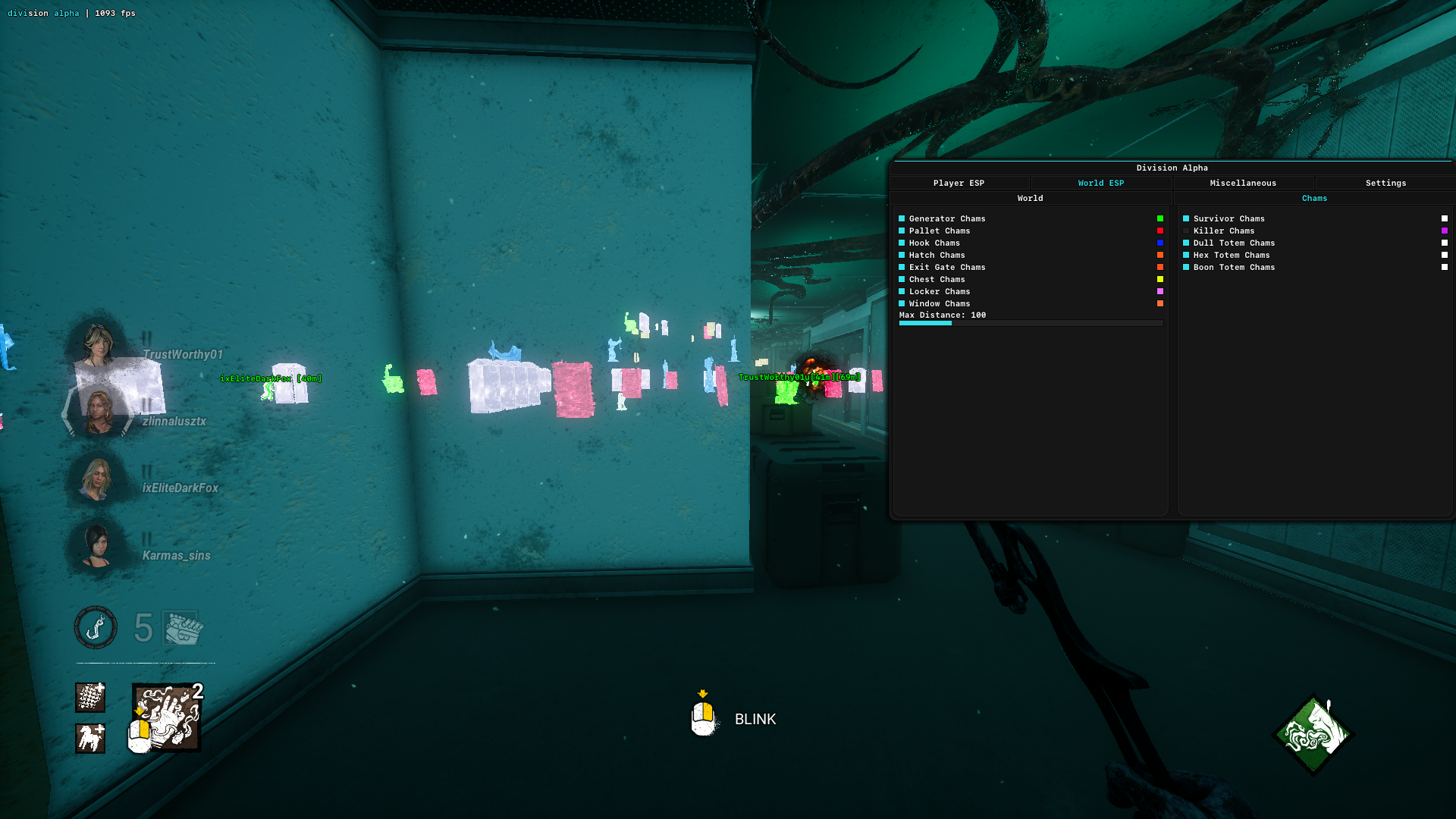Viewport: 1456px width, 819px height.
Task: Toggle the Survivor Chams checkbox
Action: point(1186,218)
